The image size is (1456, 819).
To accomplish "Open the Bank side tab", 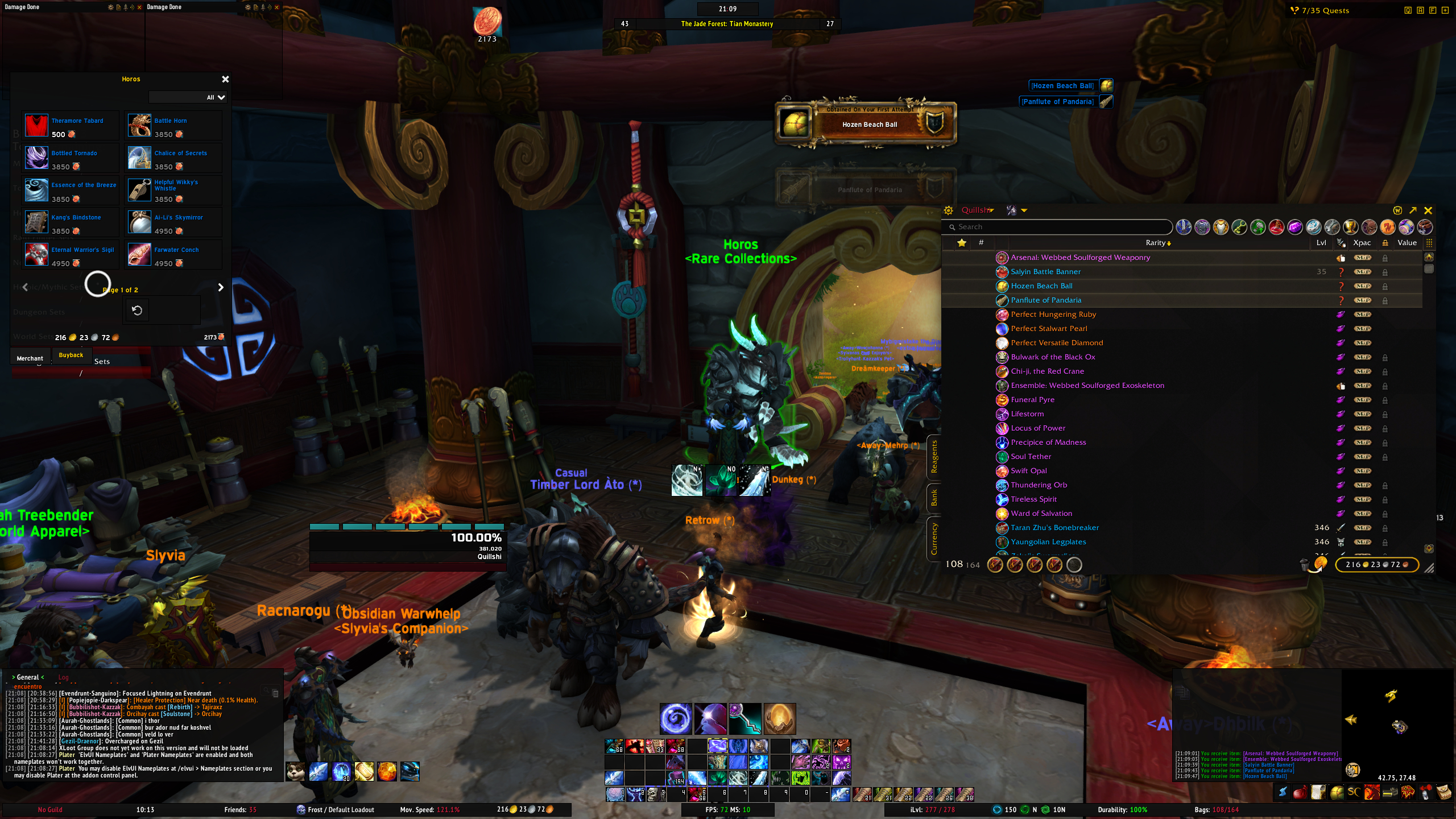I will [x=933, y=498].
